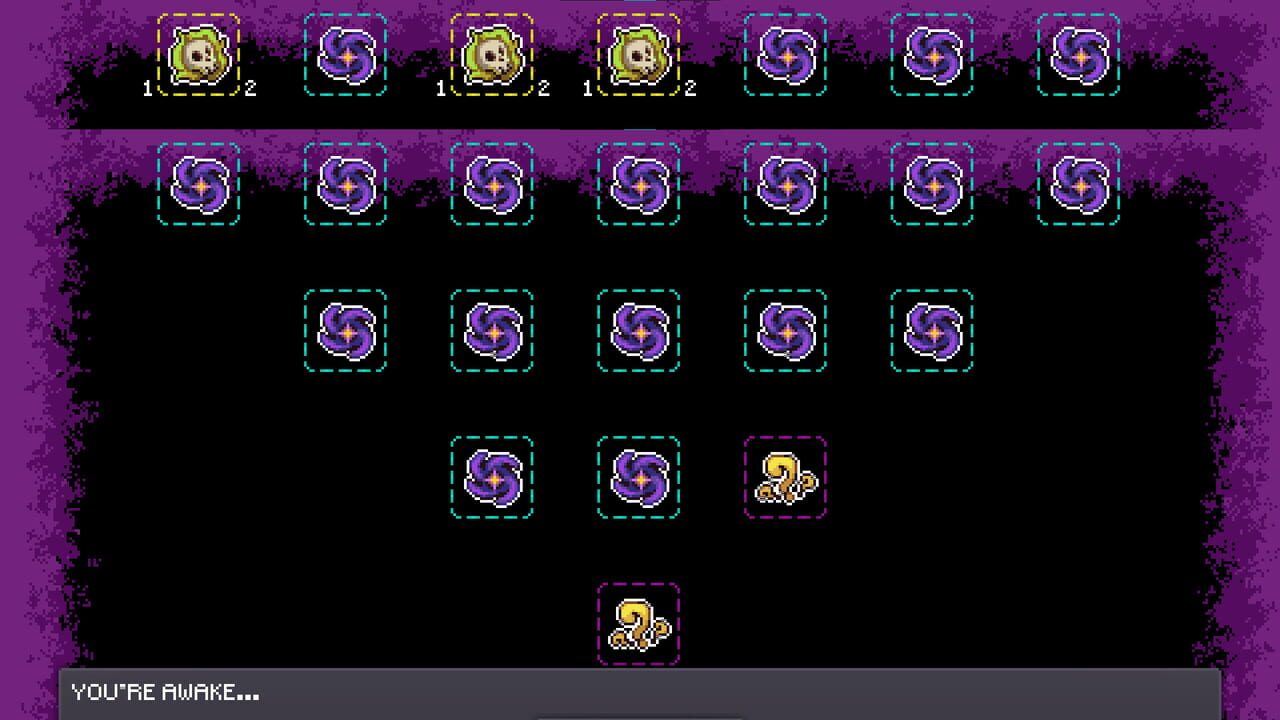
Task: Open the rightmost portal node on the top row
Action: tap(1077, 55)
